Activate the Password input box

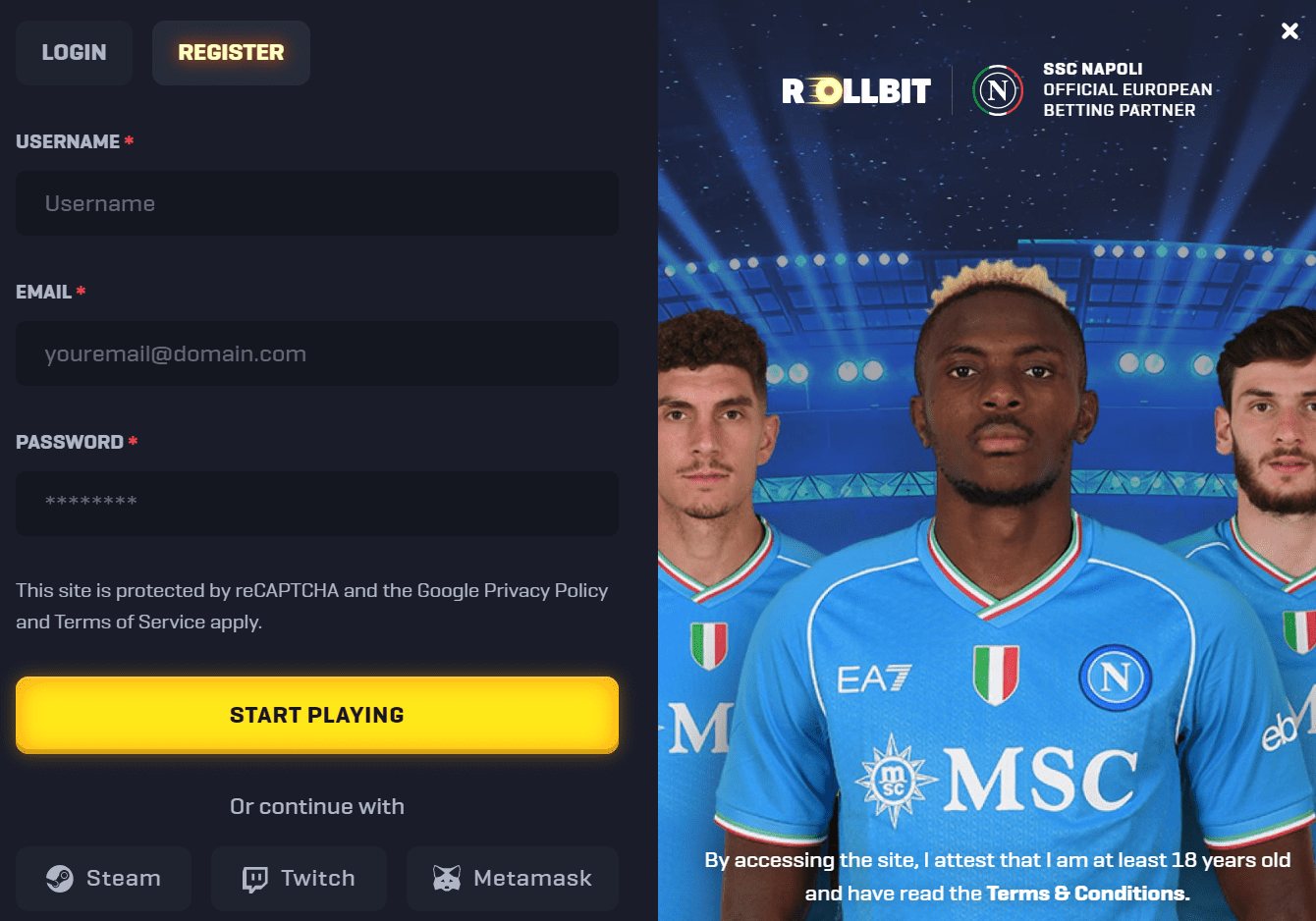point(317,503)
